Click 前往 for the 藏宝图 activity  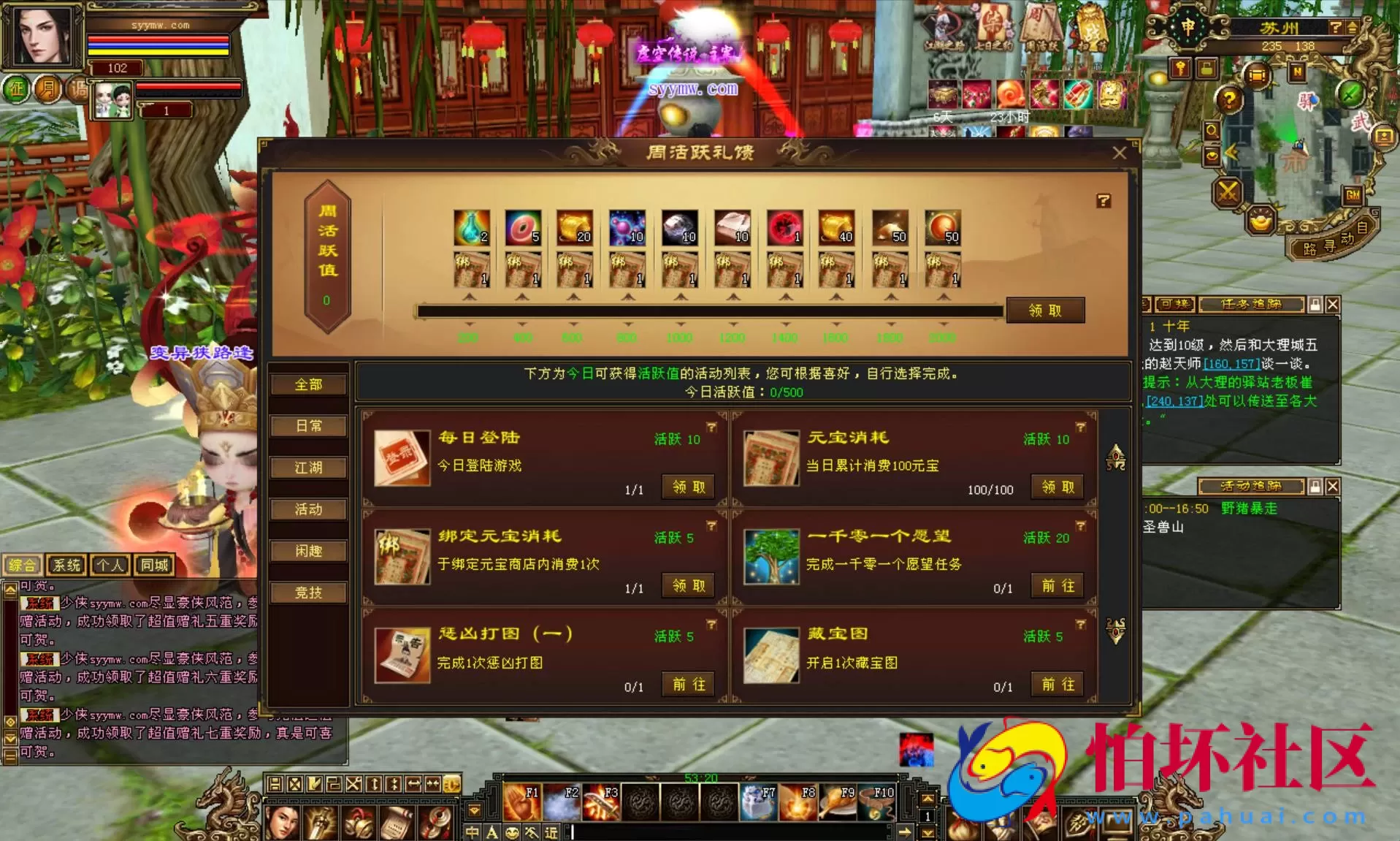[x=1057, y=685]
